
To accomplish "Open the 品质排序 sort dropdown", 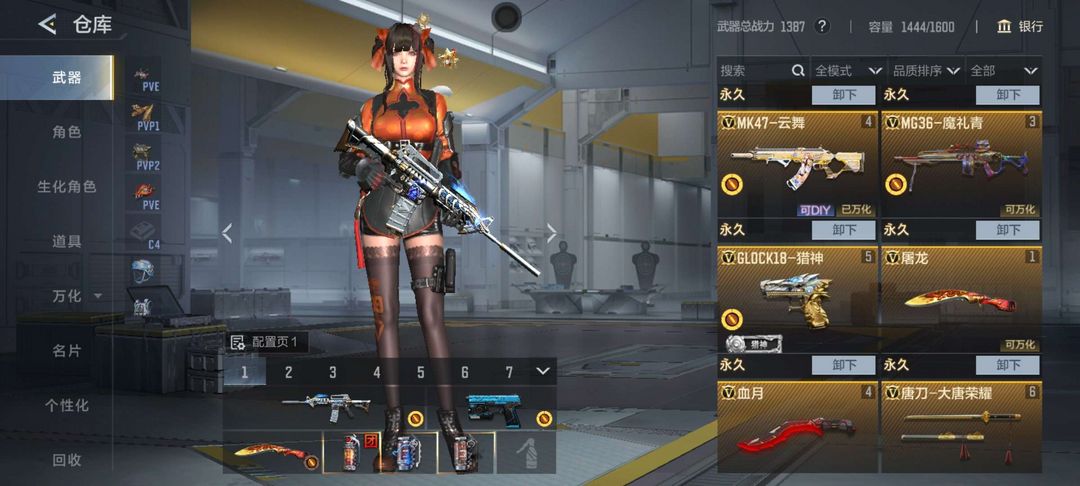I will 926,71.
